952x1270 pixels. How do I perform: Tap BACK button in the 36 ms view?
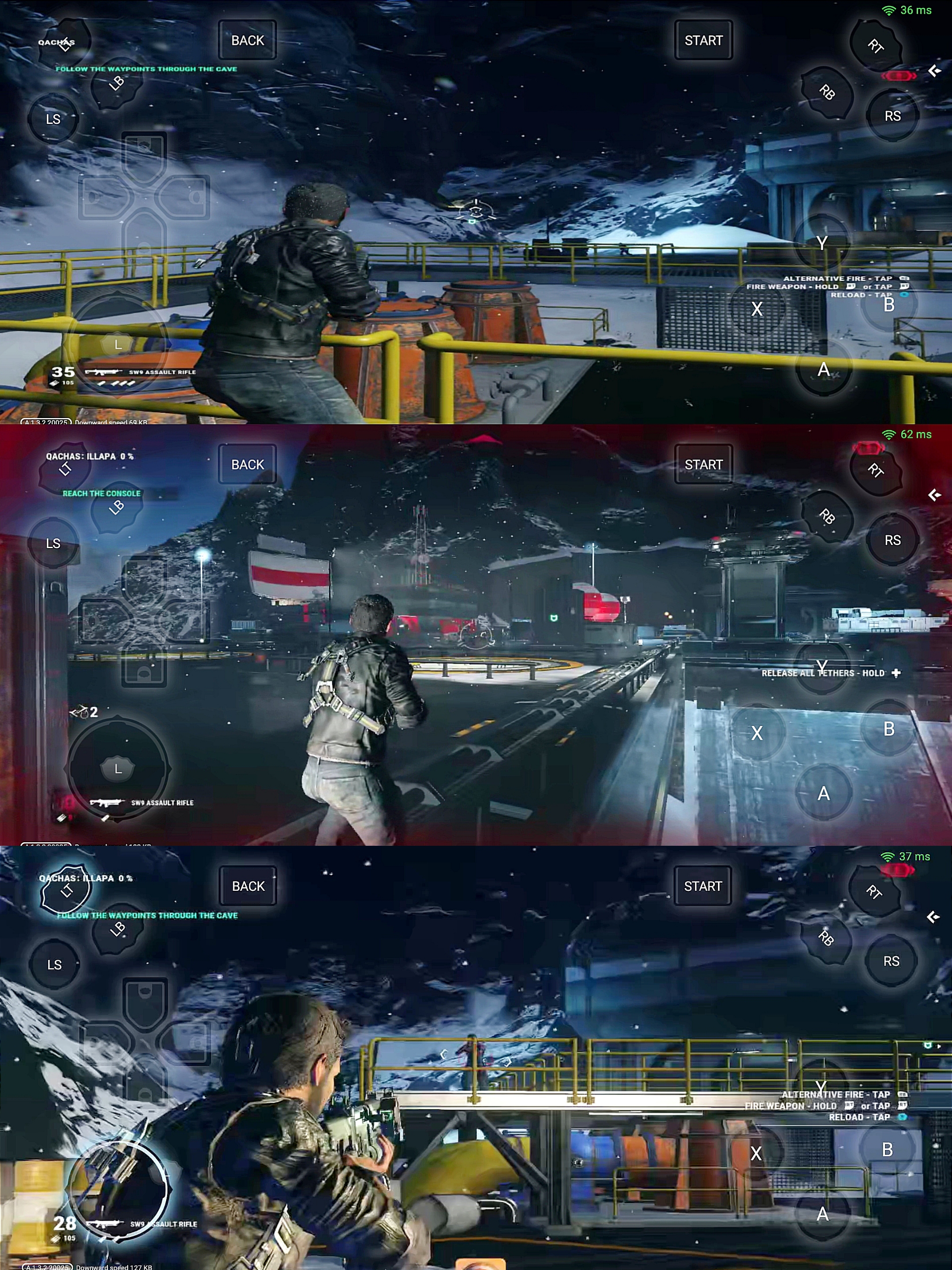click(x=247, y=40)
